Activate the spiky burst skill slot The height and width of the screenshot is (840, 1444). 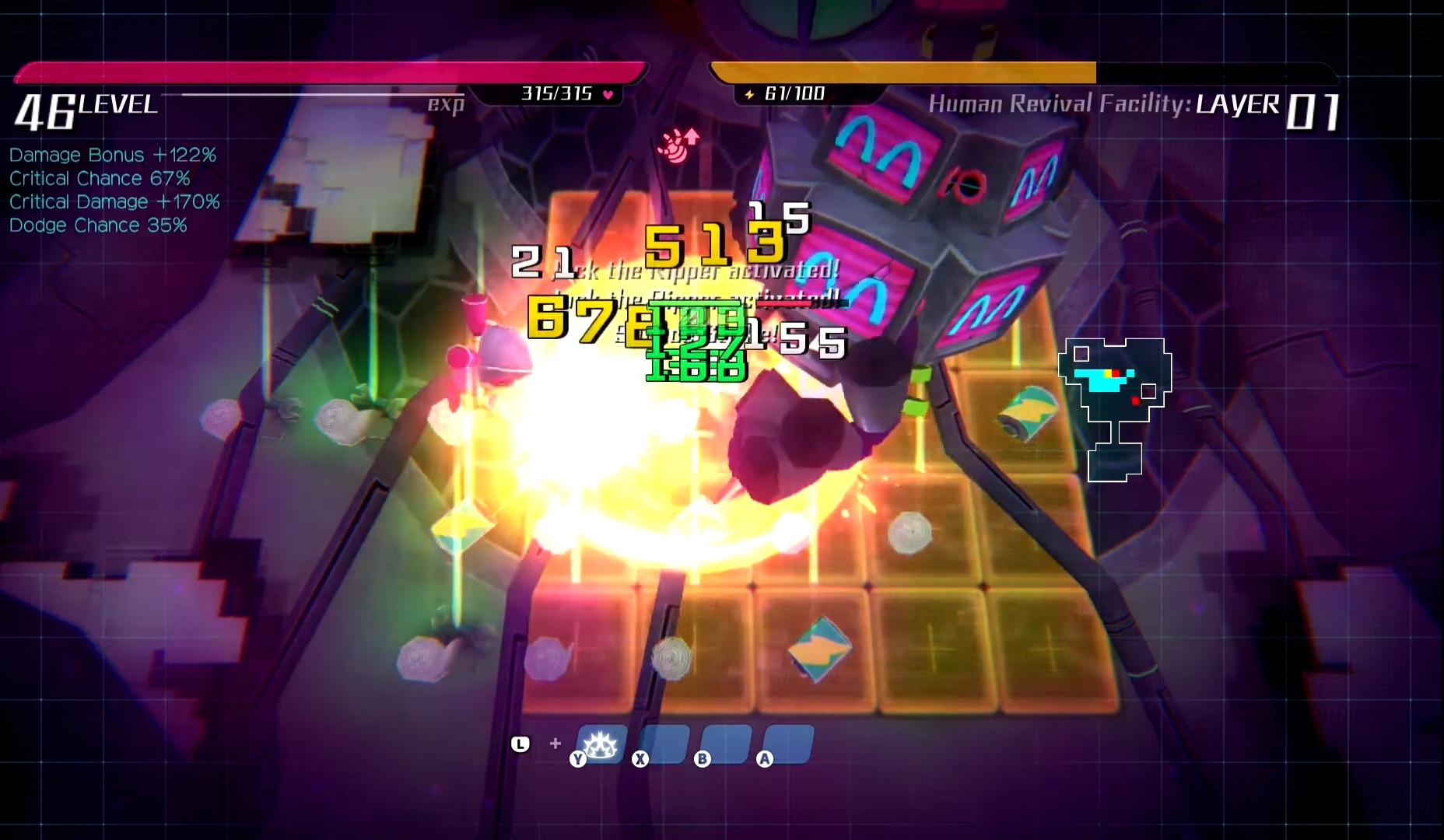601,744
